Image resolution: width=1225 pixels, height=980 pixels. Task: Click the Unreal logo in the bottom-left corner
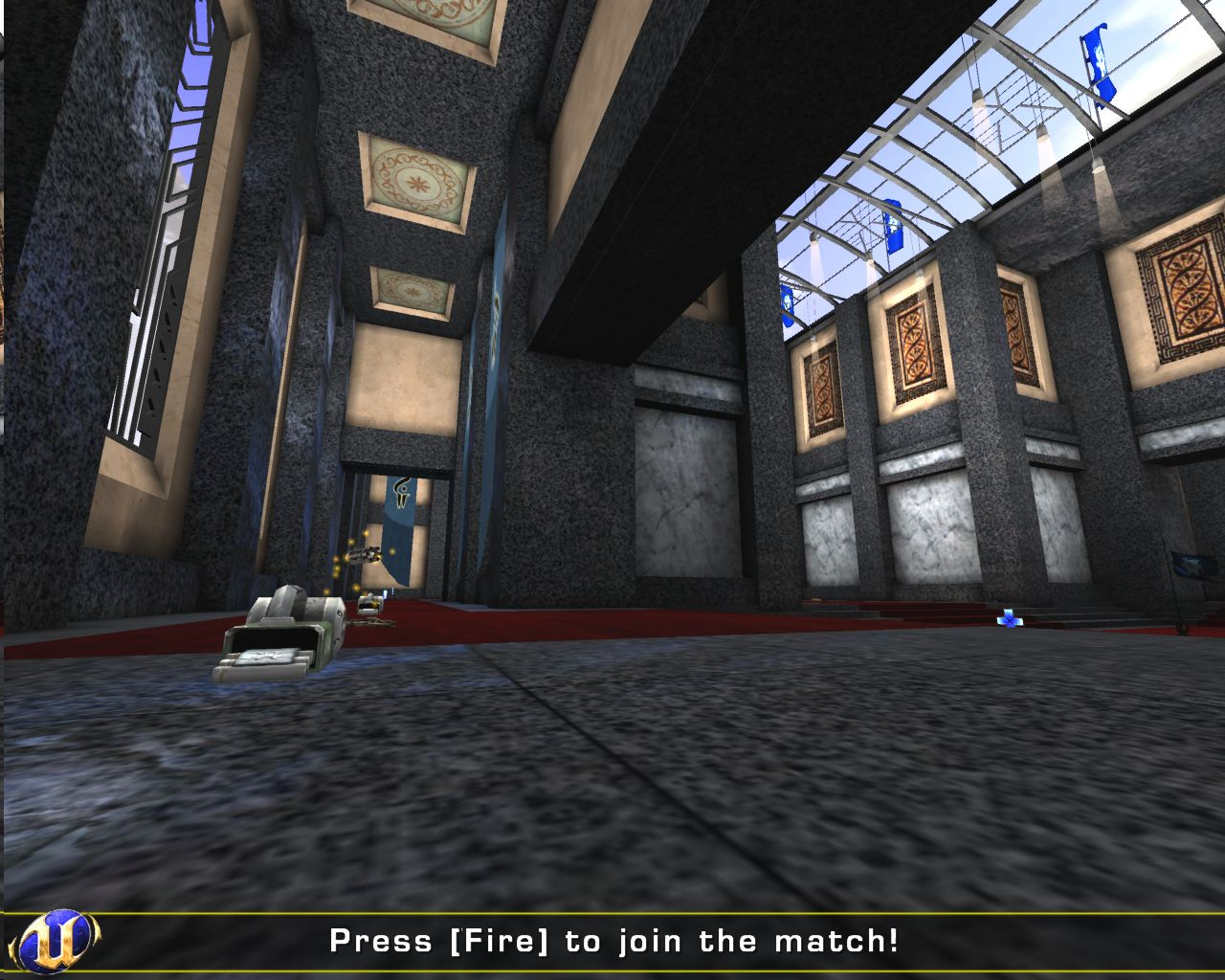tap(57, 943)
